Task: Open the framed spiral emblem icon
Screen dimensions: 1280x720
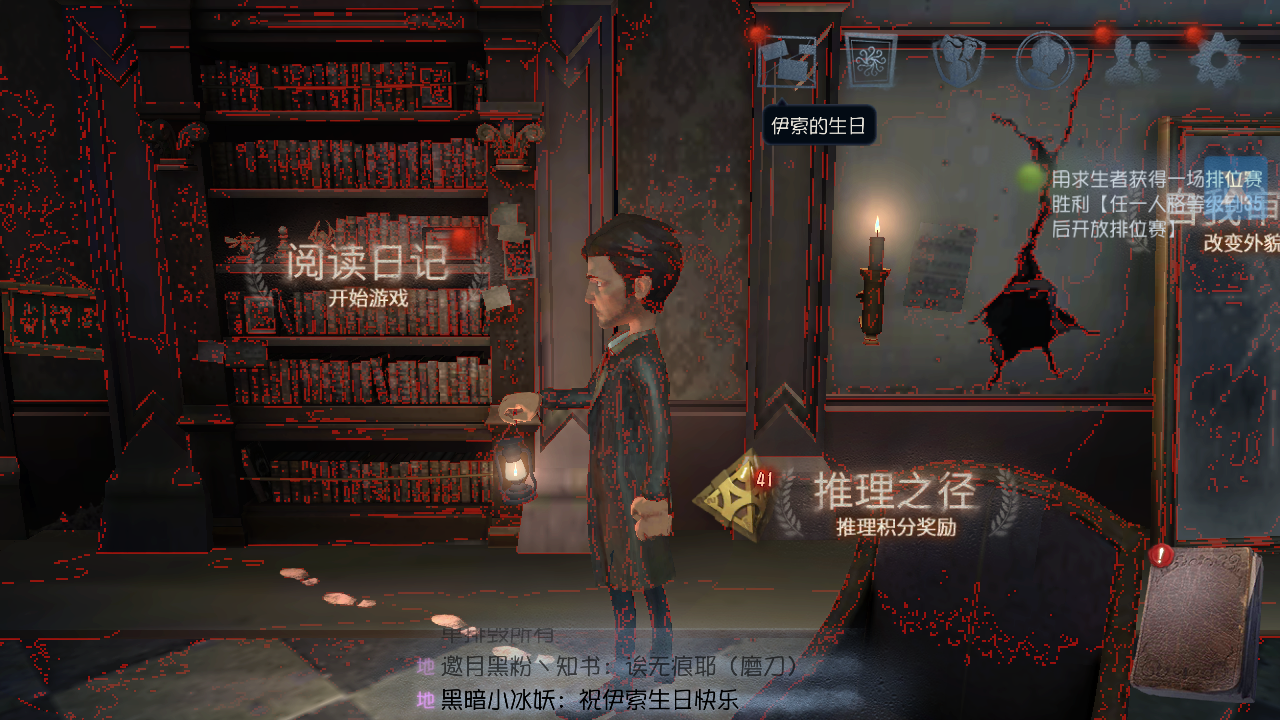Action: pyautogui.click(x=869, y=60)
